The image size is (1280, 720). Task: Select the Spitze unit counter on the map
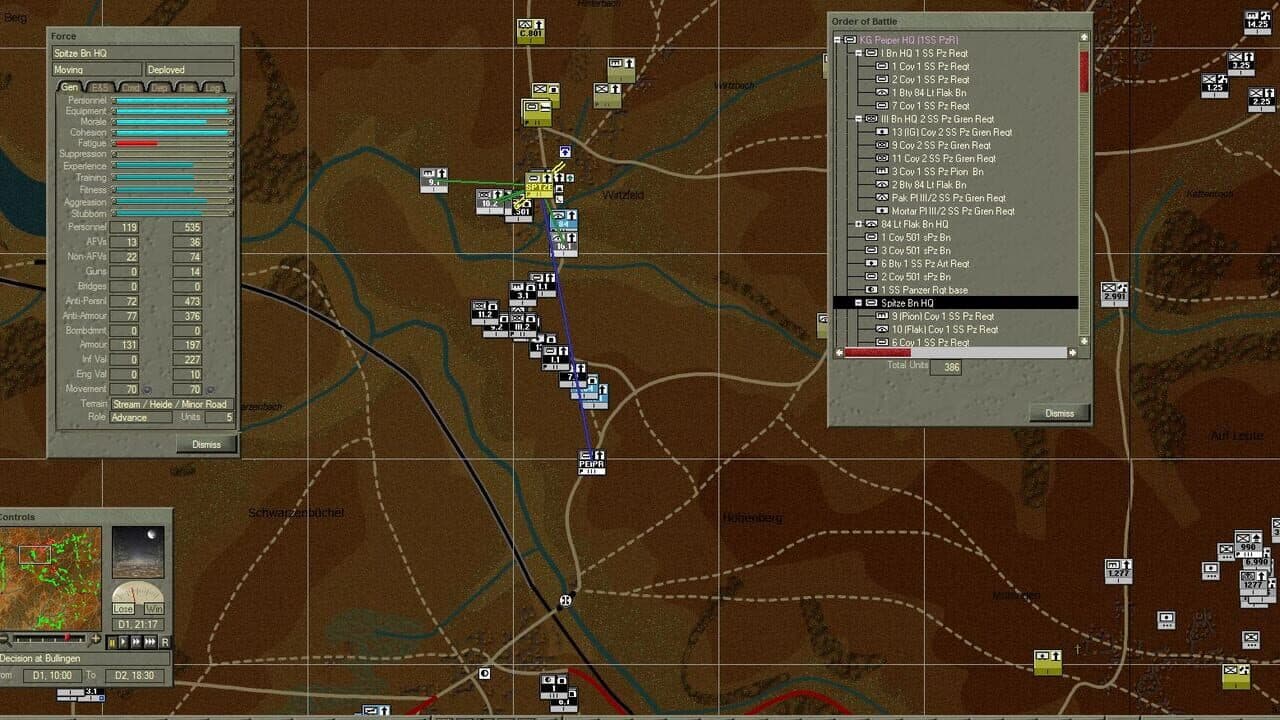[537, 186]
